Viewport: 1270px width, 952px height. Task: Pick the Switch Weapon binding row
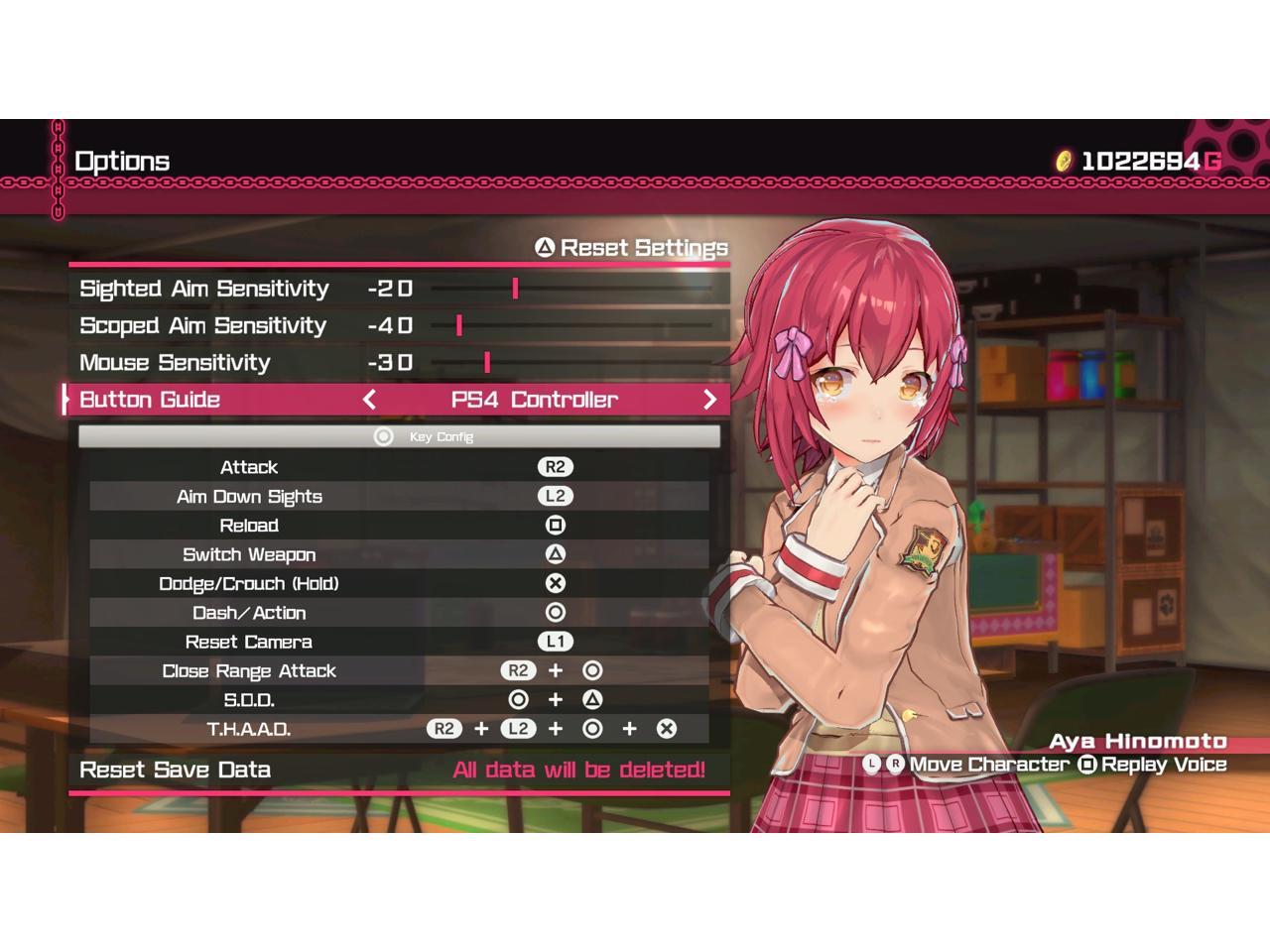point(399,554)
